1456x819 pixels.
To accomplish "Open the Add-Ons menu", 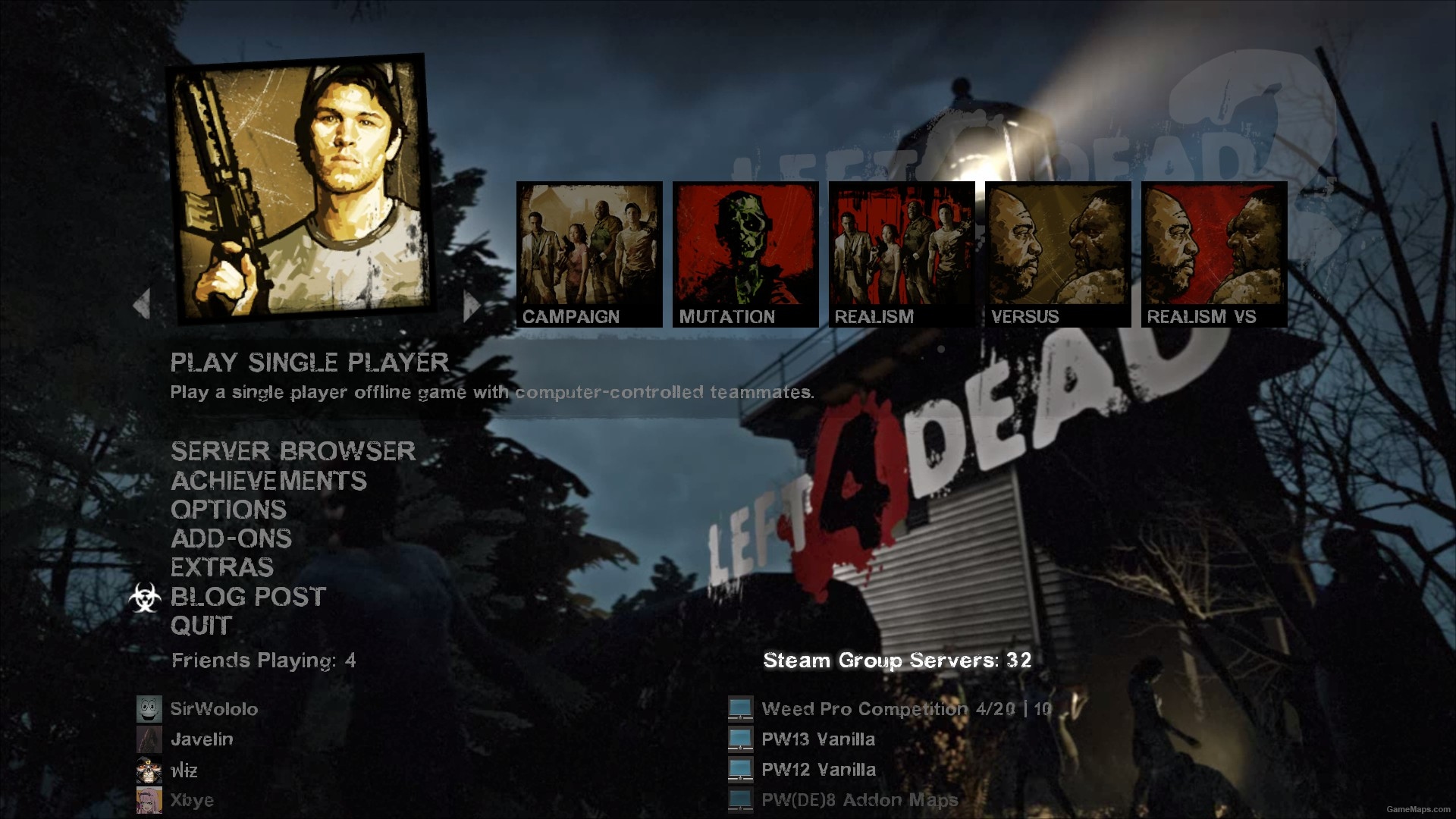I will pyautogui.click(x=231, y=539).
